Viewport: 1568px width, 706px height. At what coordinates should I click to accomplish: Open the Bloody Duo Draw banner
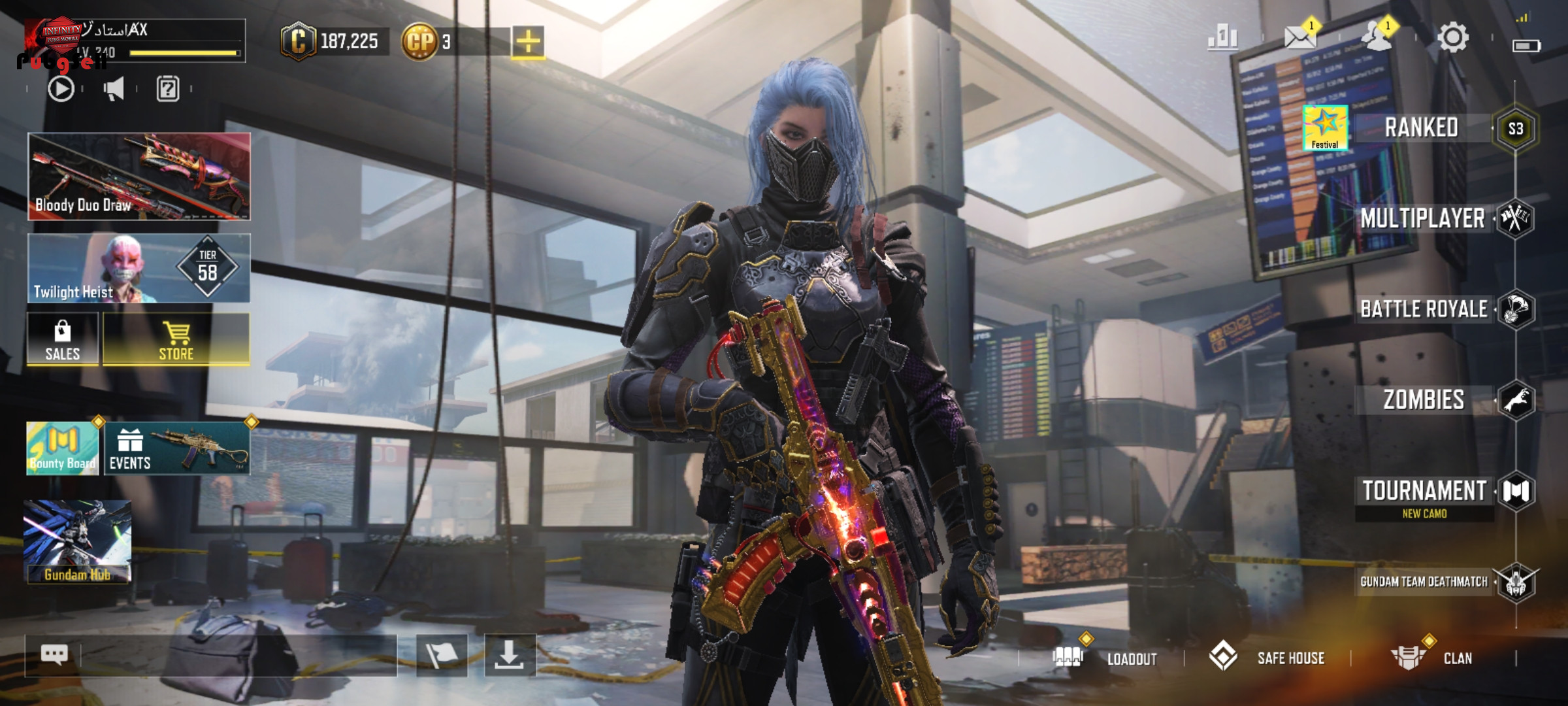point(139,176)
